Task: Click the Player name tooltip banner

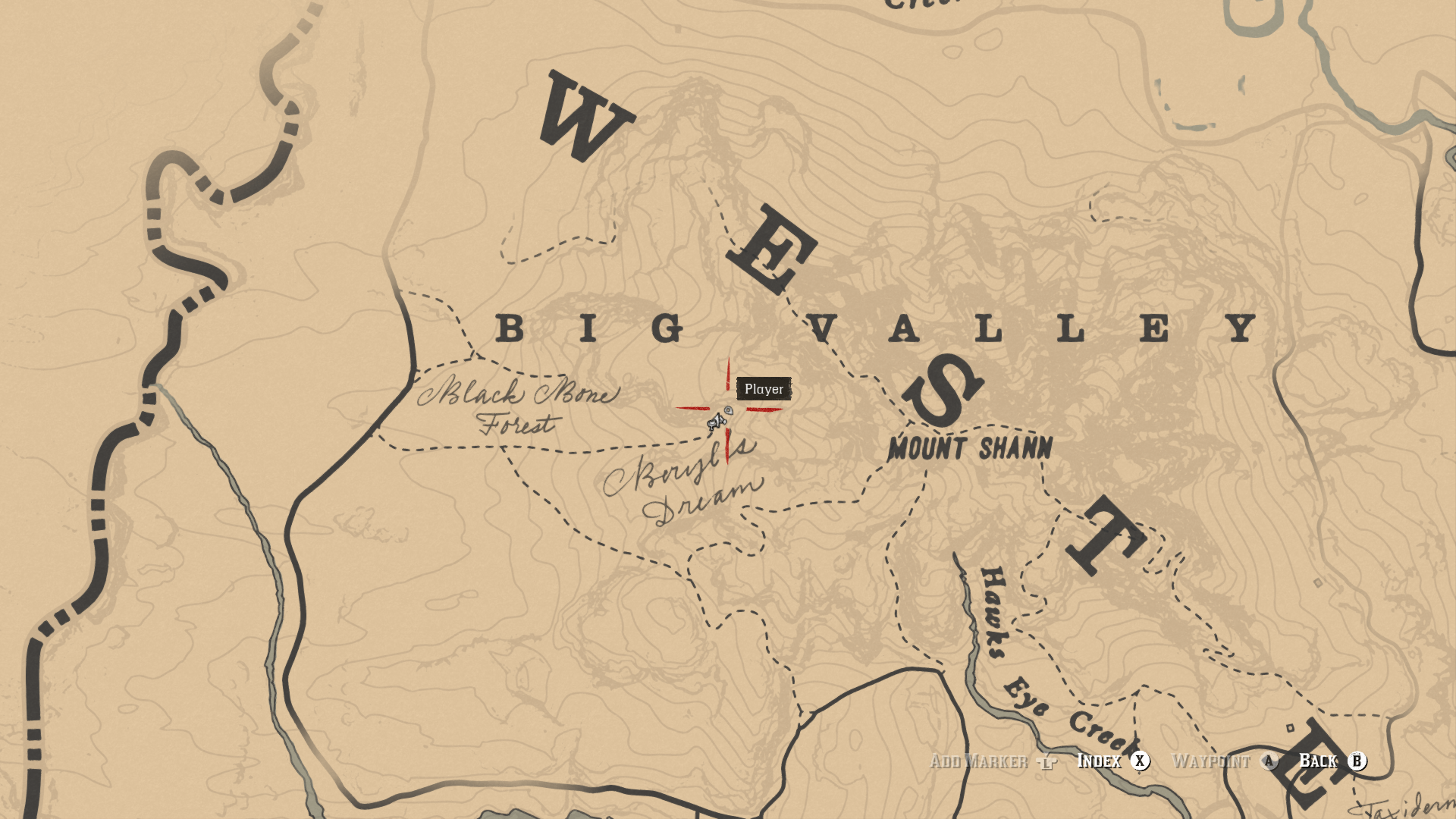Action: click(766, 389)
